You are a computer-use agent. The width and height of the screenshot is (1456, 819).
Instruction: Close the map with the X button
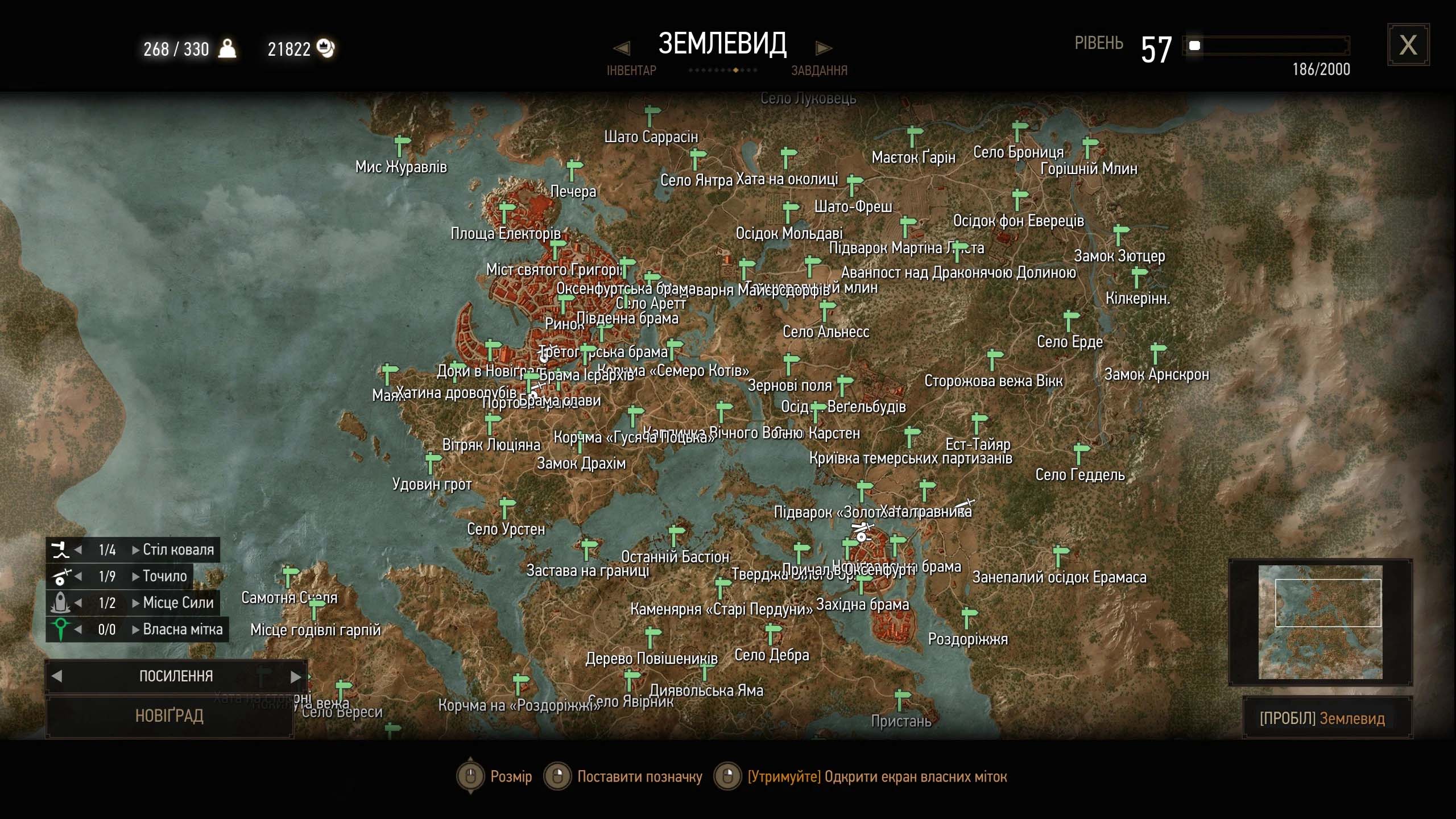1408,45
